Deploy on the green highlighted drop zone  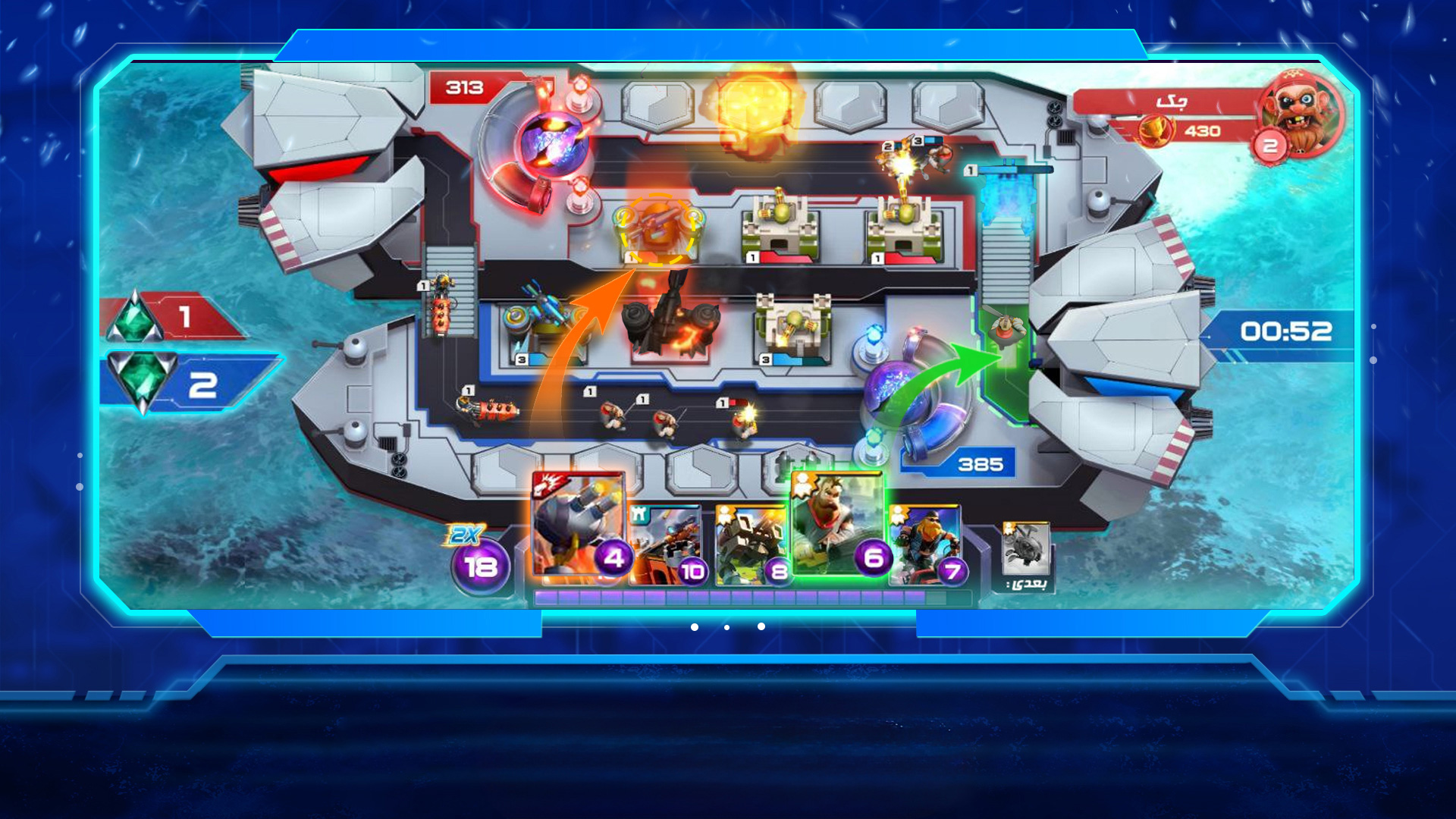pos(1006,356)
